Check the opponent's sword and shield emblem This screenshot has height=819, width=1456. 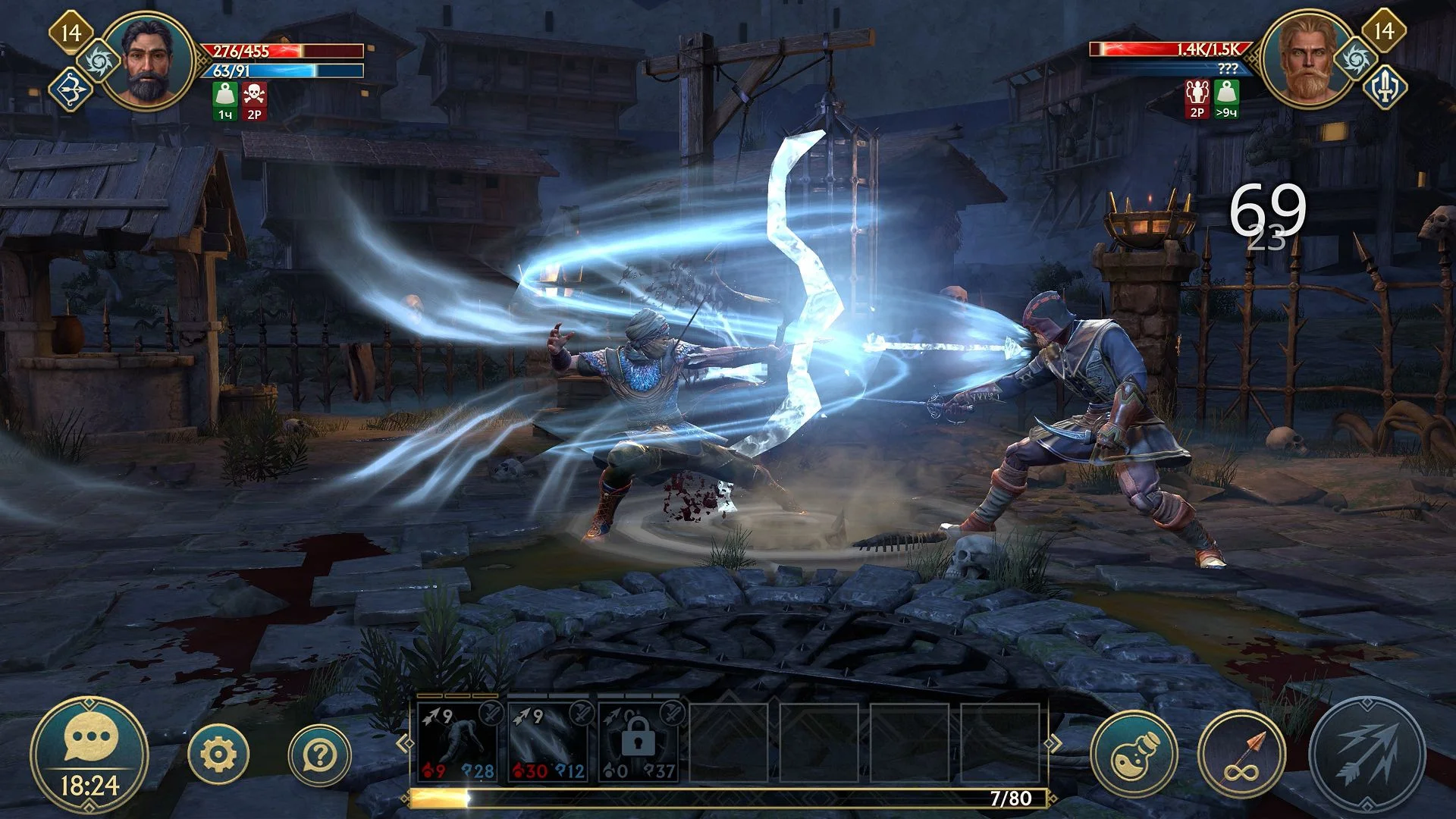click(1385, 89)
